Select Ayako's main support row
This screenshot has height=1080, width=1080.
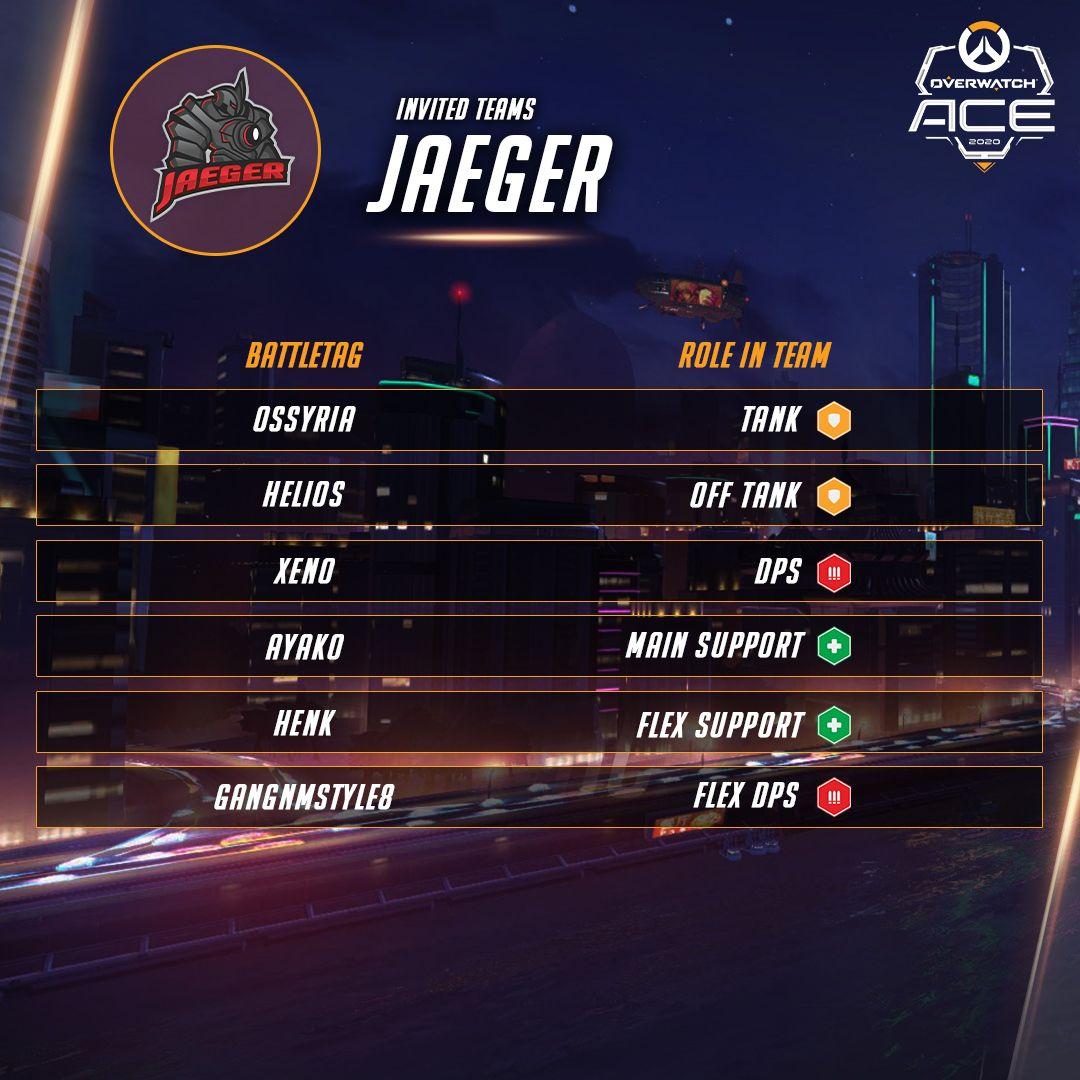(x=539, y=646)
